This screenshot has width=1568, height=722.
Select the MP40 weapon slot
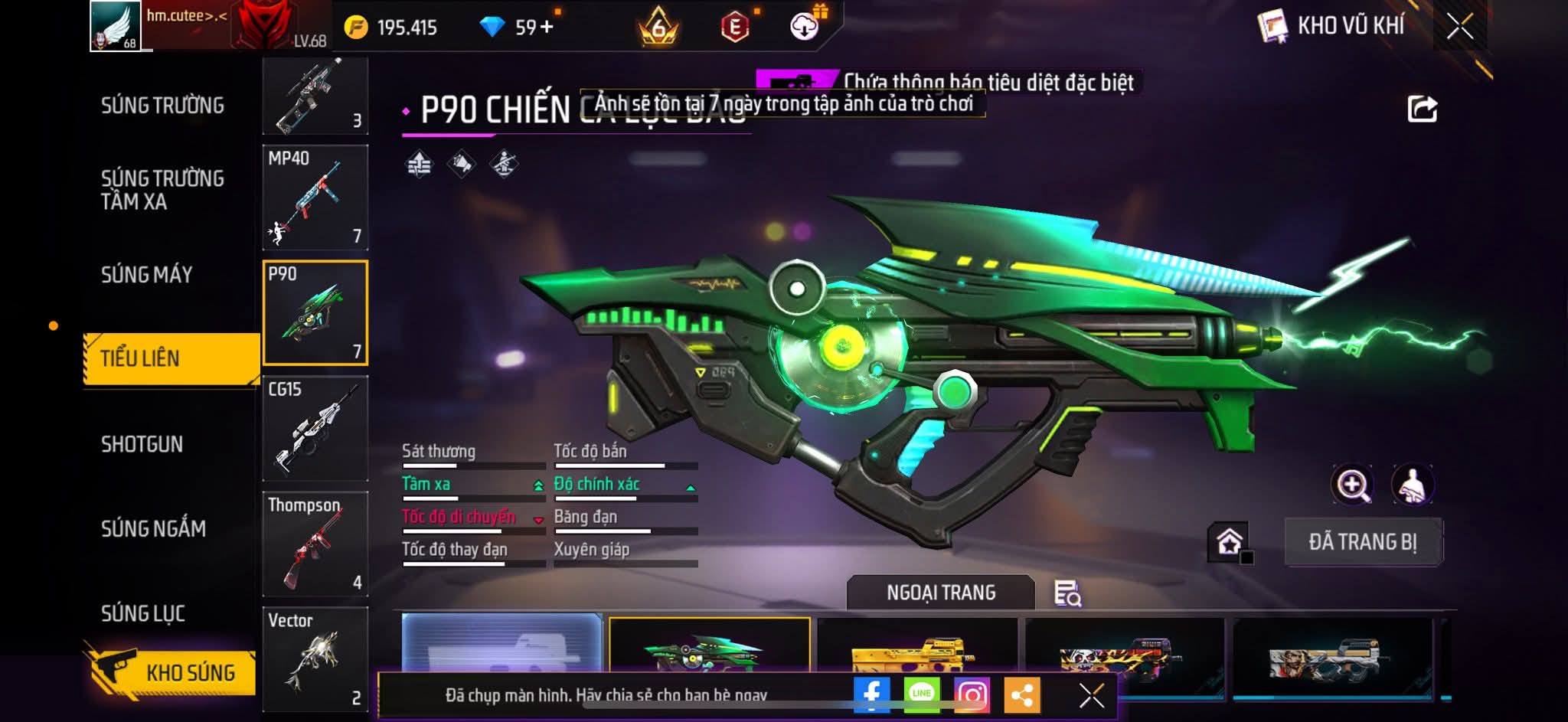(x=315, y=198)
